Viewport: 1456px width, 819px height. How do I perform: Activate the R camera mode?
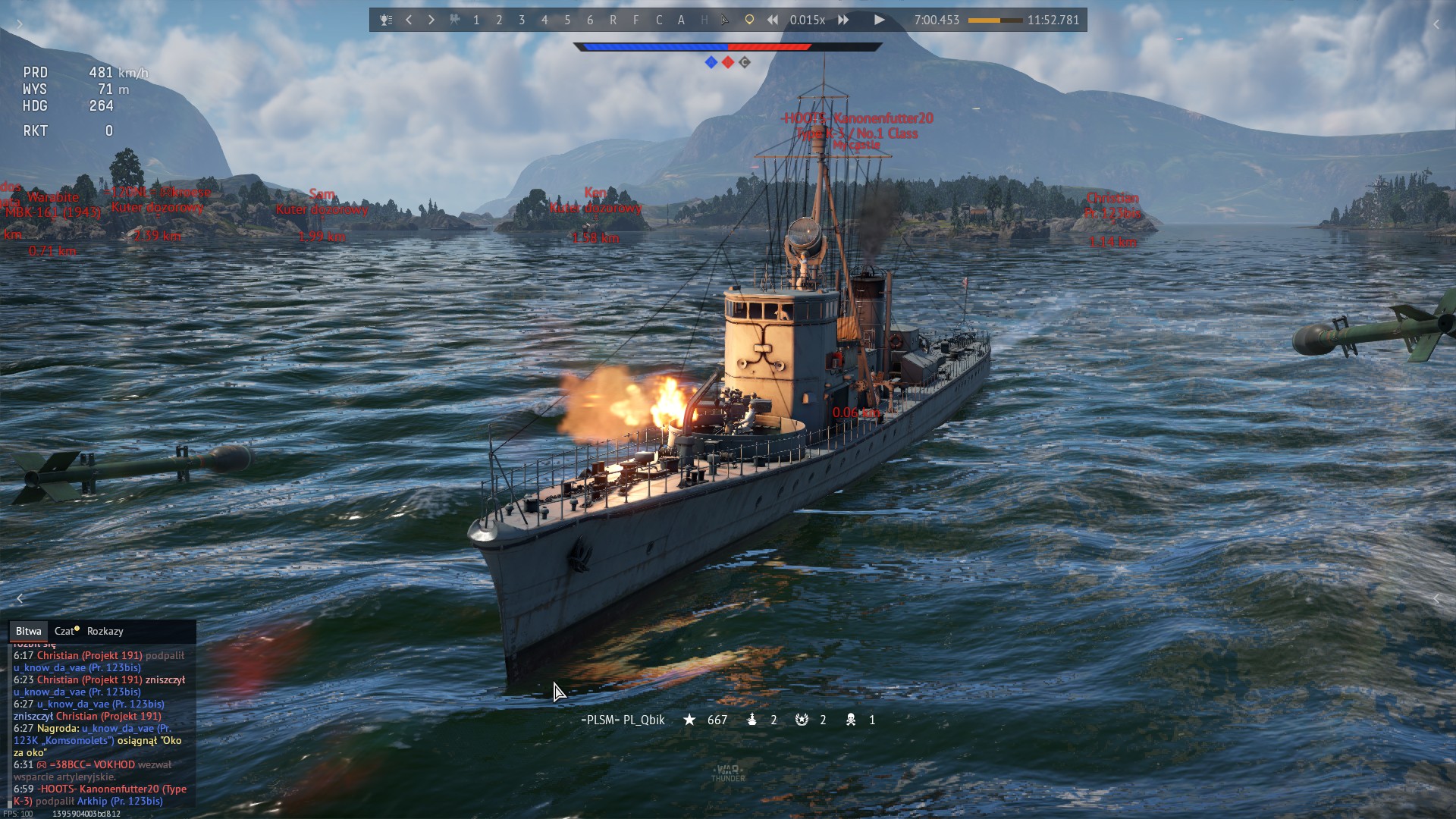(x=613, y=20)
